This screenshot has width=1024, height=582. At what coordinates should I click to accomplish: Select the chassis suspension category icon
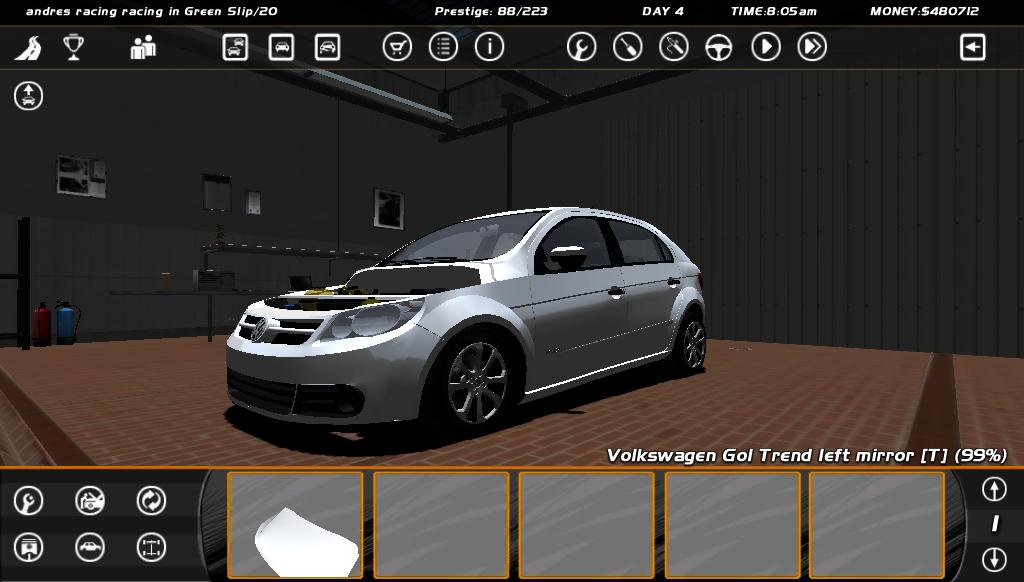click(151, 547)
